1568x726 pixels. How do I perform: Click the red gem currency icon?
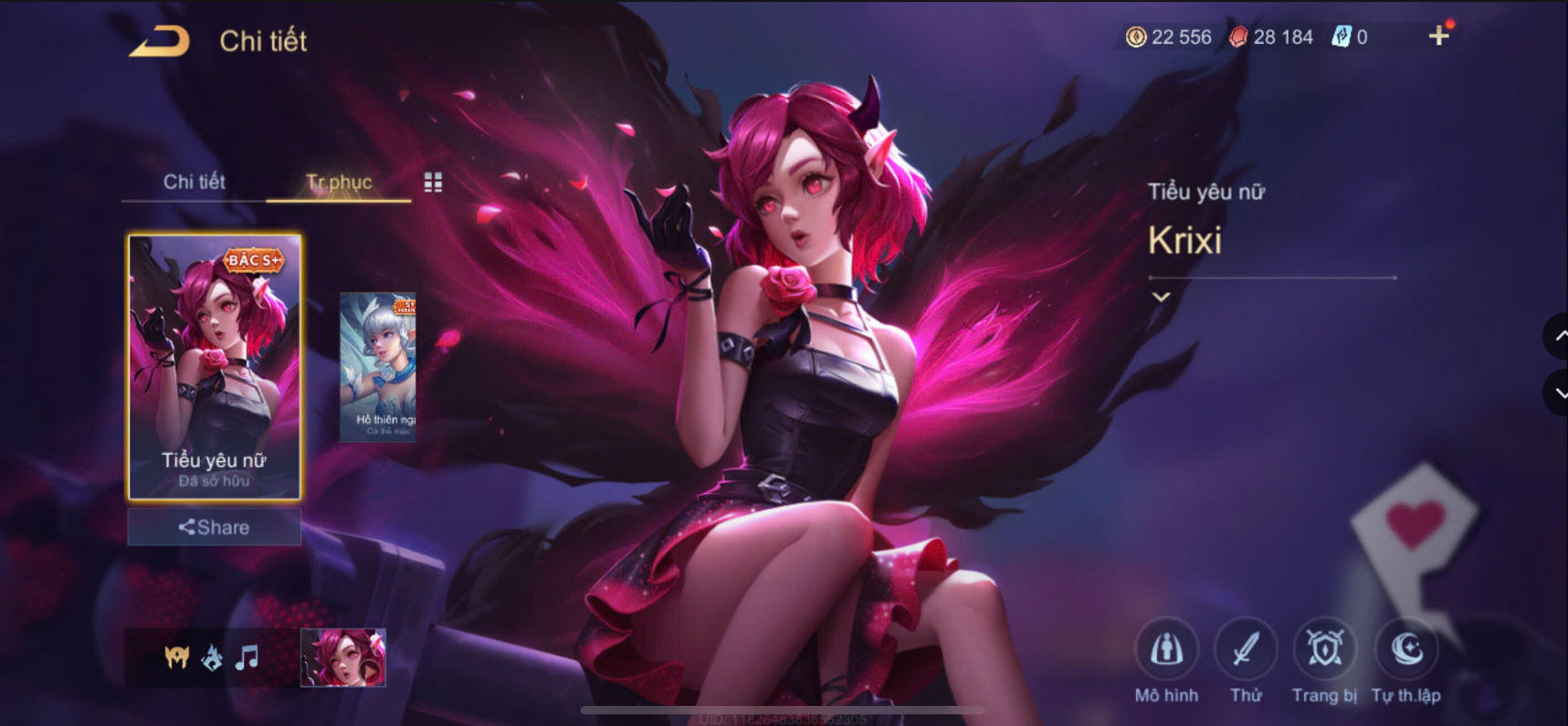(1237, 37)
